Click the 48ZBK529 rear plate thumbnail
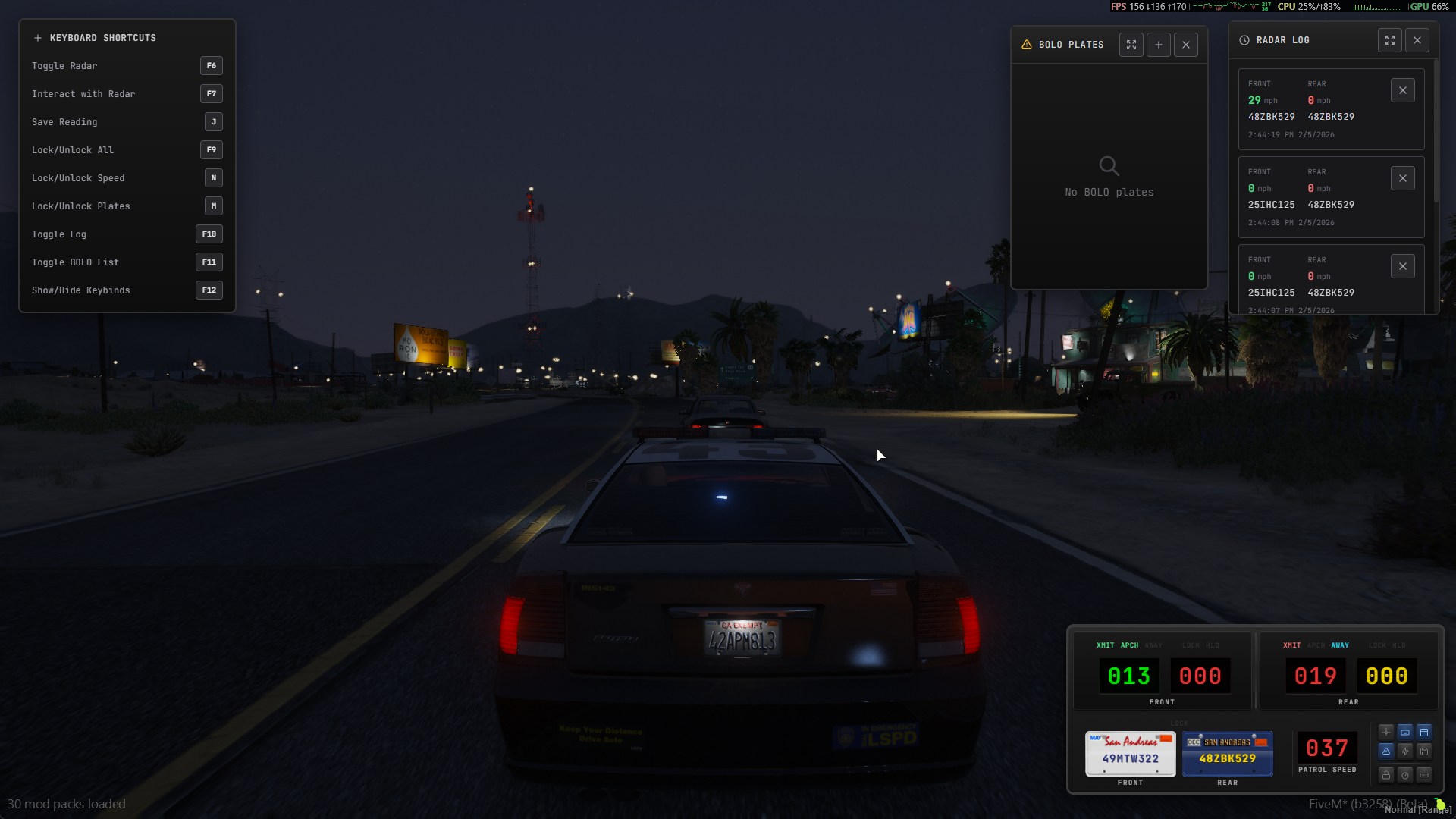 (x=1227, y=753)
